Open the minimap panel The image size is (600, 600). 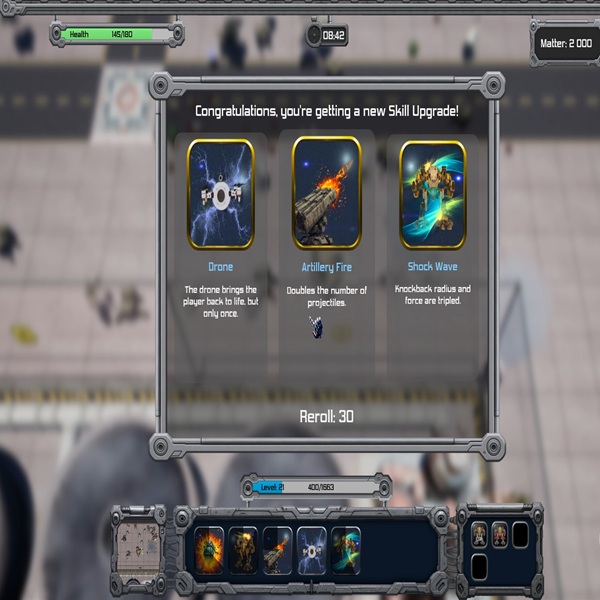pyautogui.click(x=138, y=550)
